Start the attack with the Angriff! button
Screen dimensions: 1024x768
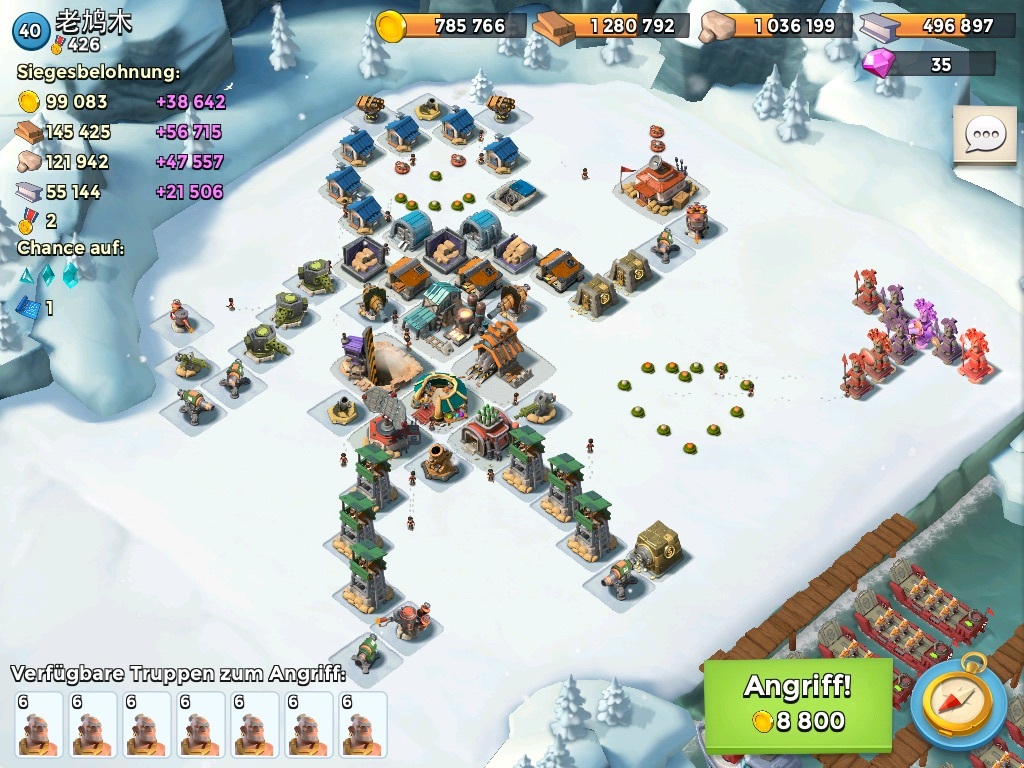(x=797, y=704)
